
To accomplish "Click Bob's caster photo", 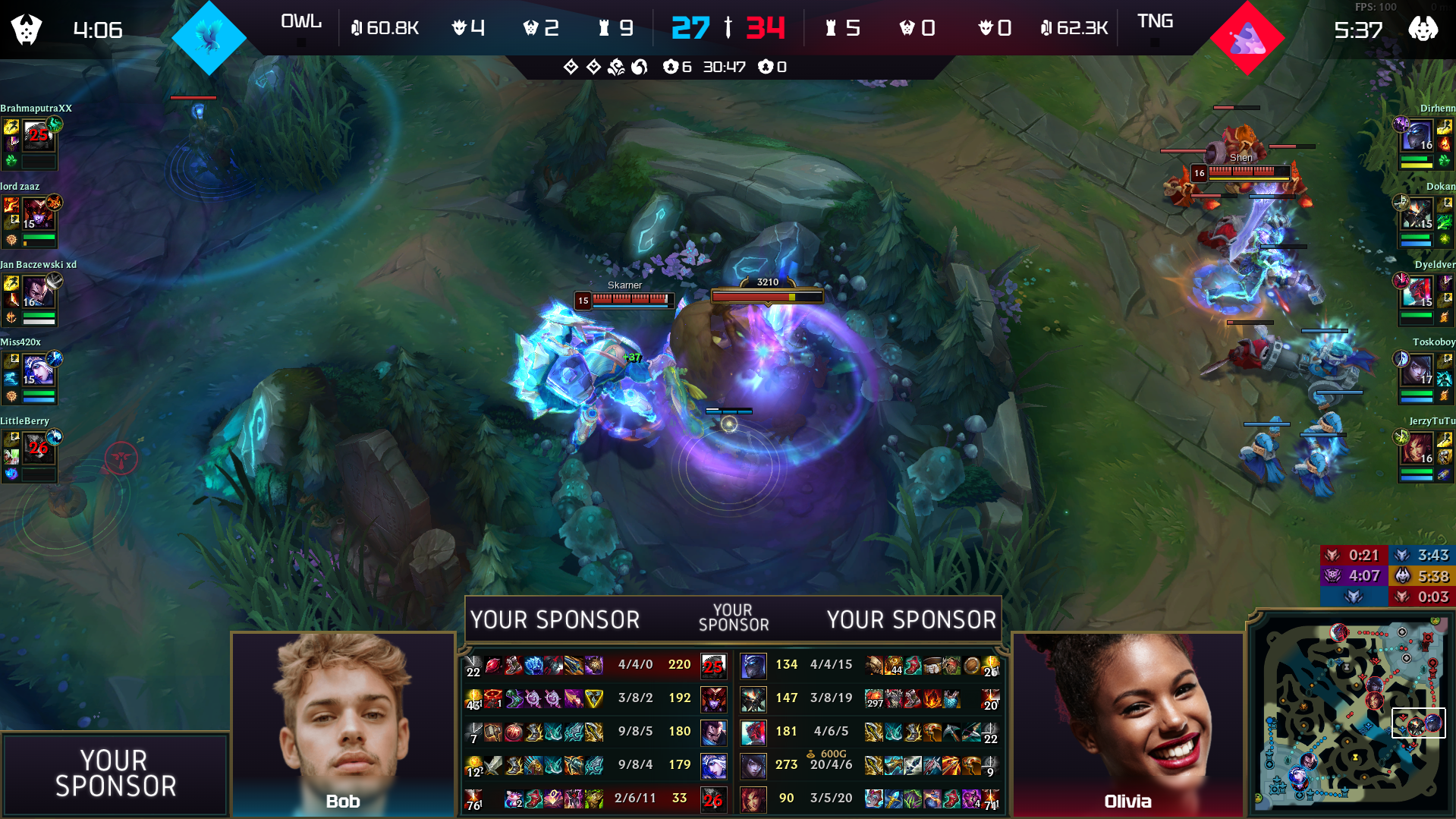I will [x=344, y=721].
